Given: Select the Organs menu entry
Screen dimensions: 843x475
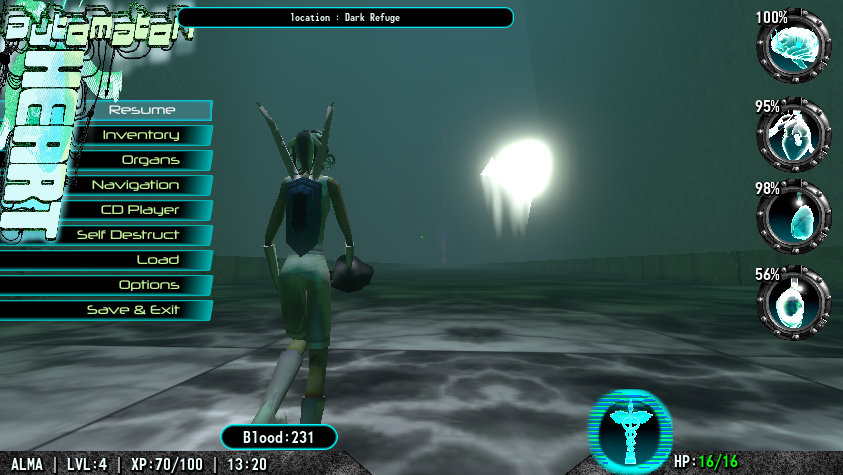Looking at the screenshot, I should [150, 160].
